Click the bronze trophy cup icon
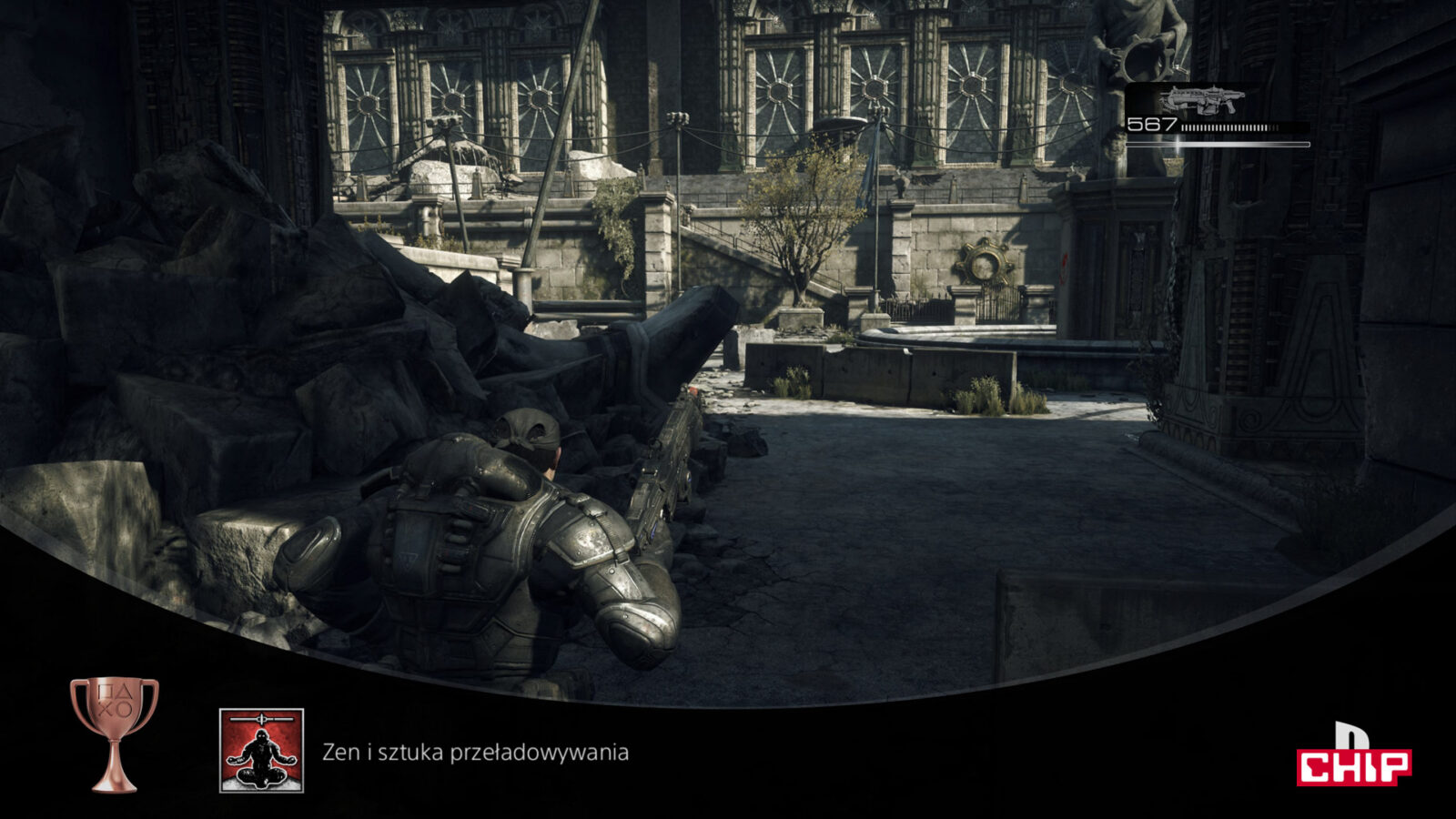The height and width of the screenshot is (819, 1456). tap(115, 733)
